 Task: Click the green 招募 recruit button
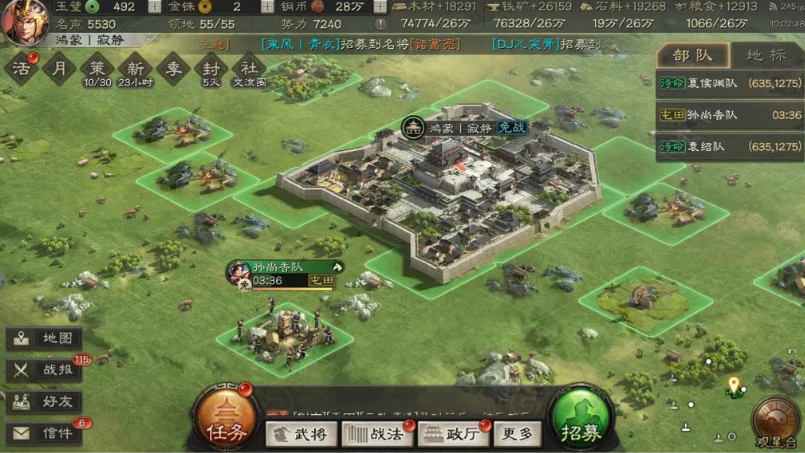(582, 418)
